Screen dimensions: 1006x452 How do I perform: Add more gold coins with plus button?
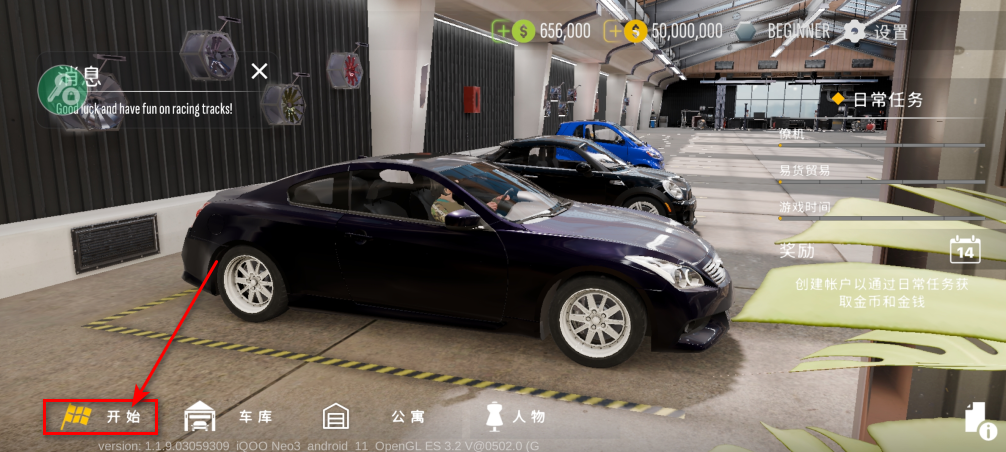click(x=614, y=31)
